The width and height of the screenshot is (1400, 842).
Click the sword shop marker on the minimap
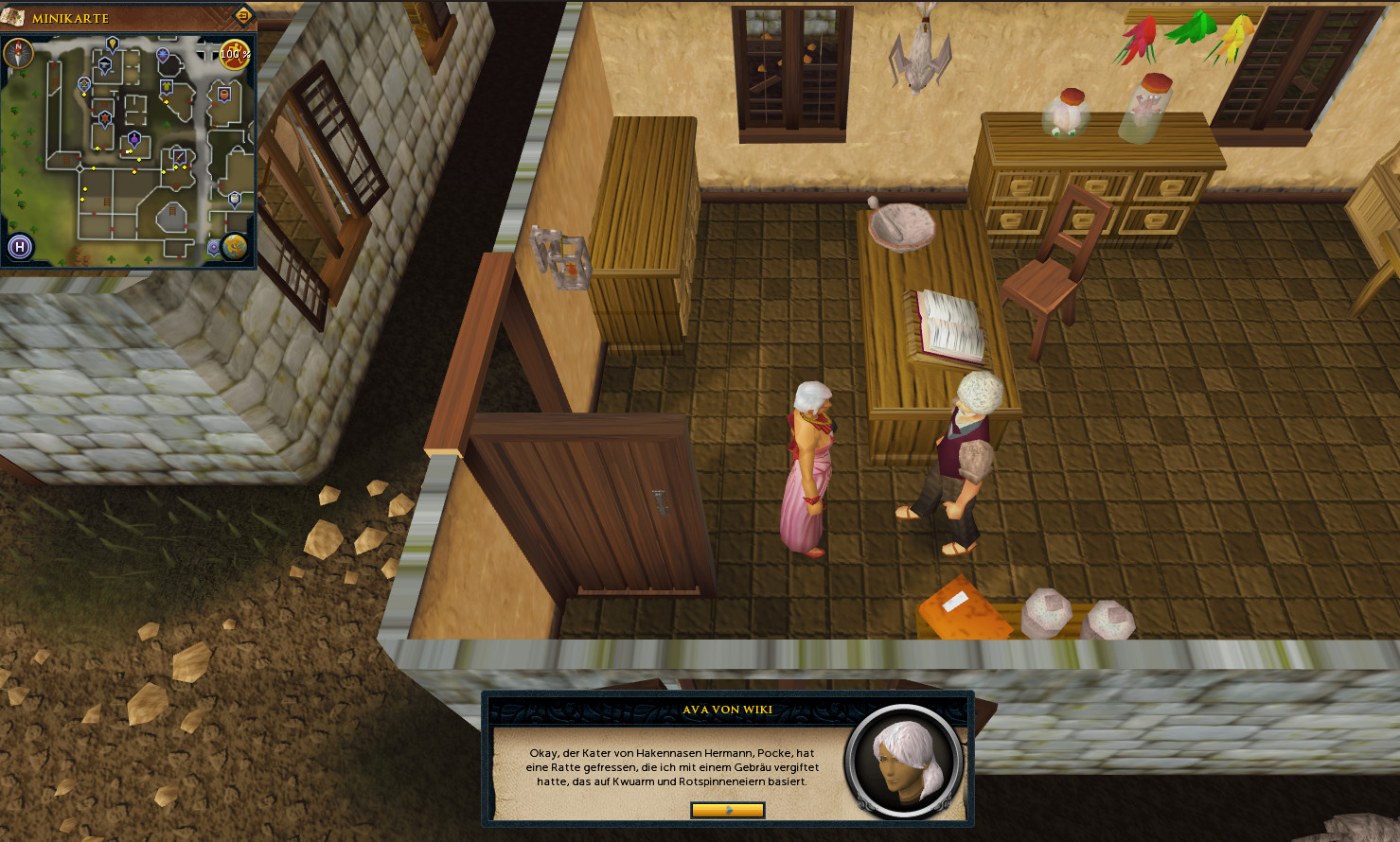pos(179,155)
